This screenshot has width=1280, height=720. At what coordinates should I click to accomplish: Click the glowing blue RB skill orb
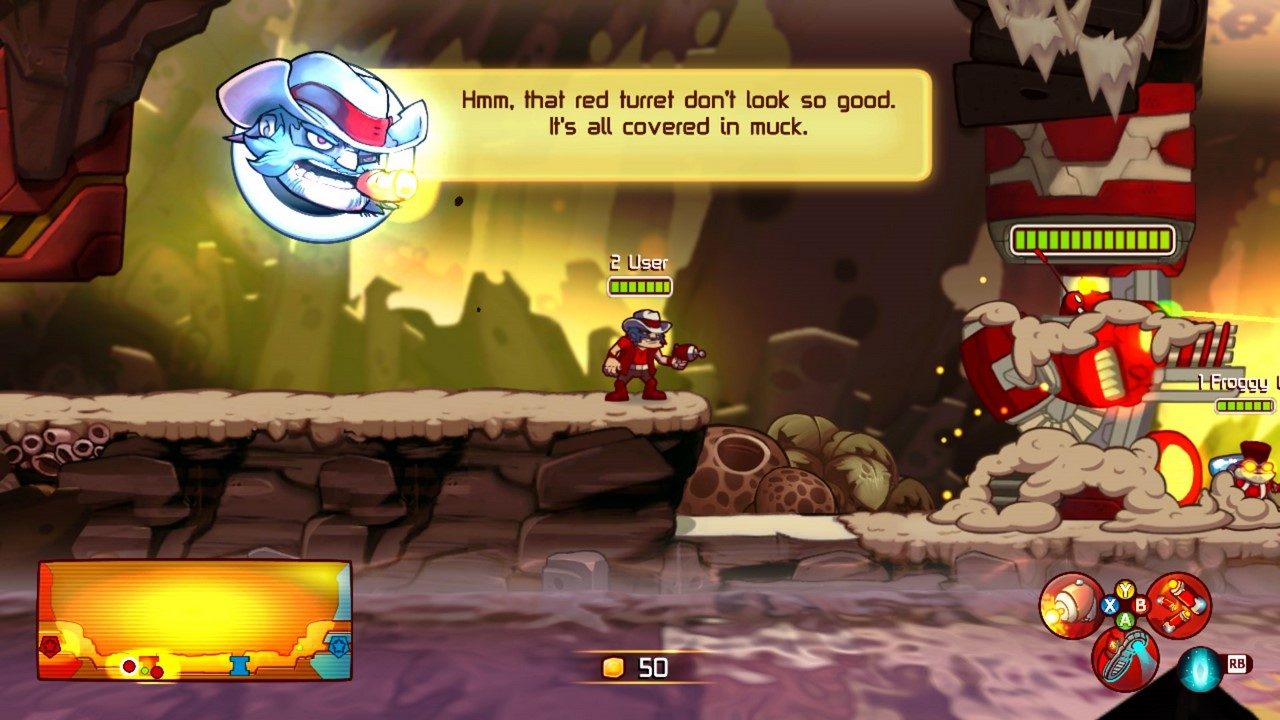1199,668
